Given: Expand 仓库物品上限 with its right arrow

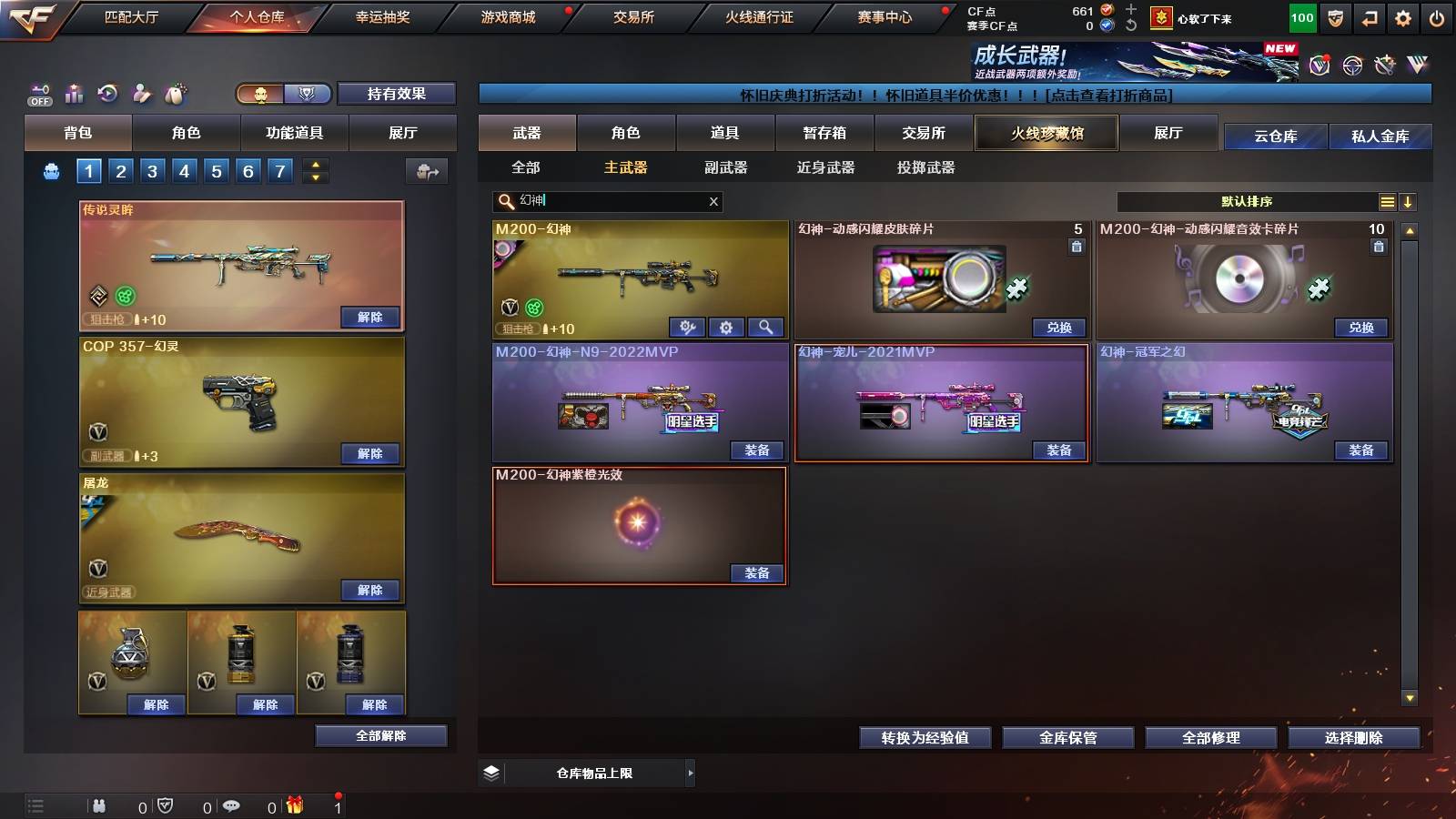Looking at the screenshot, I should pos(692,772).
